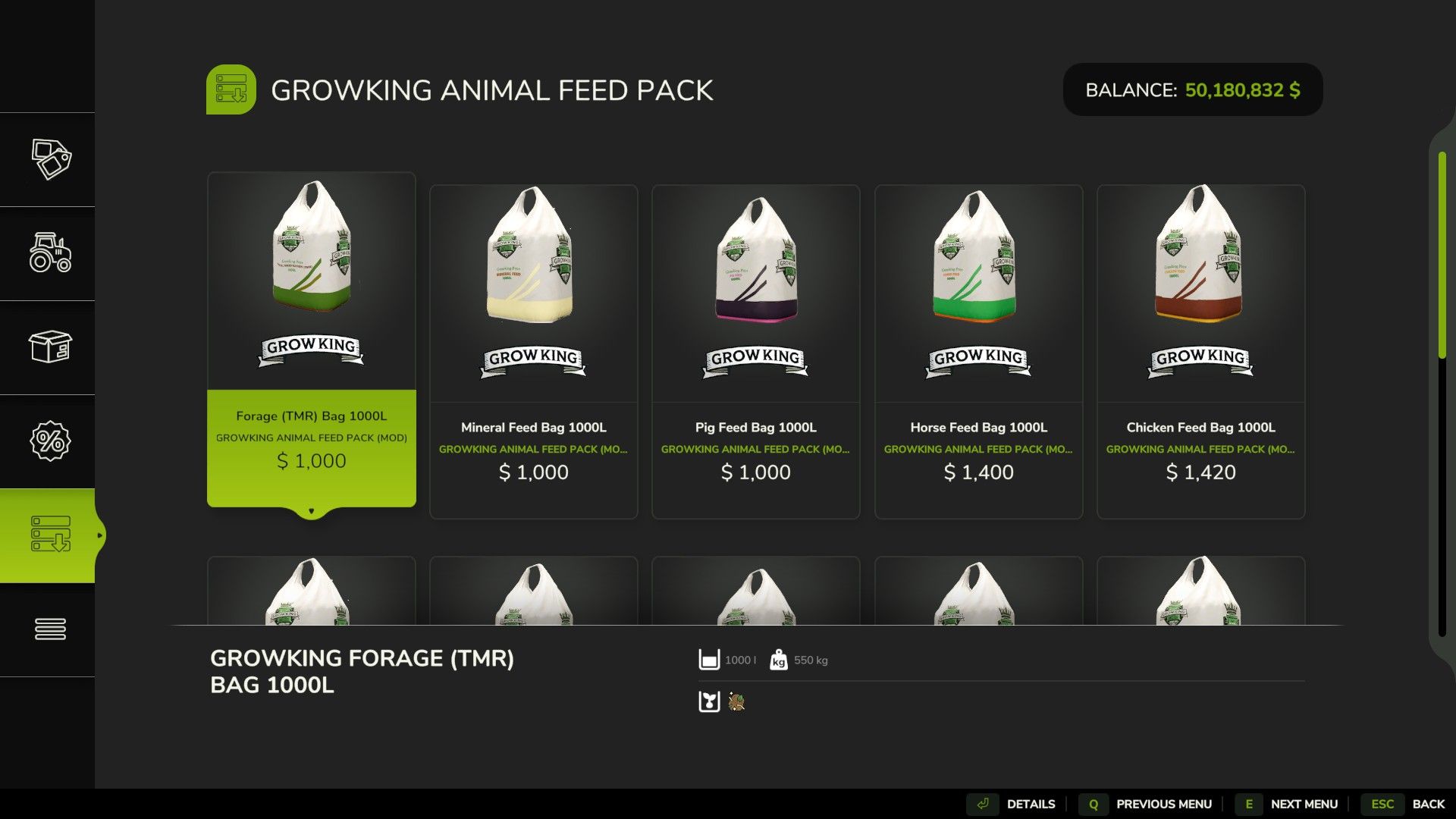Click the green vertical scrollbar
Viewport: 1456px width, 819px height.
point(1442,254)
